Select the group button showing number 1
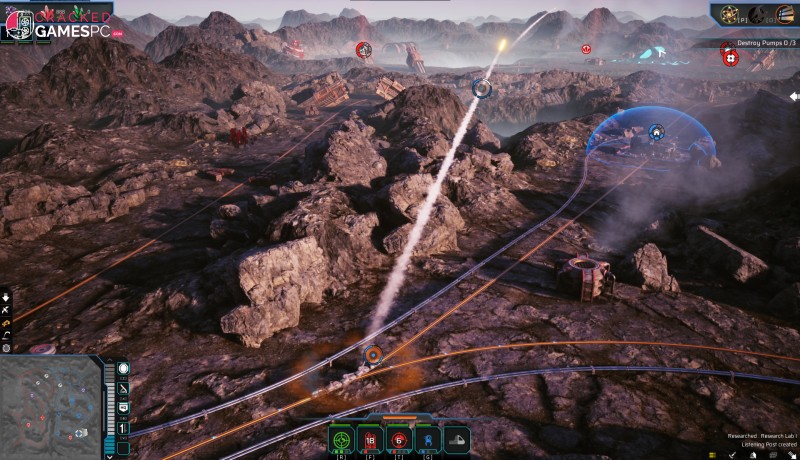The height and width of the screenshot is (460, 800). click(124, 427)
